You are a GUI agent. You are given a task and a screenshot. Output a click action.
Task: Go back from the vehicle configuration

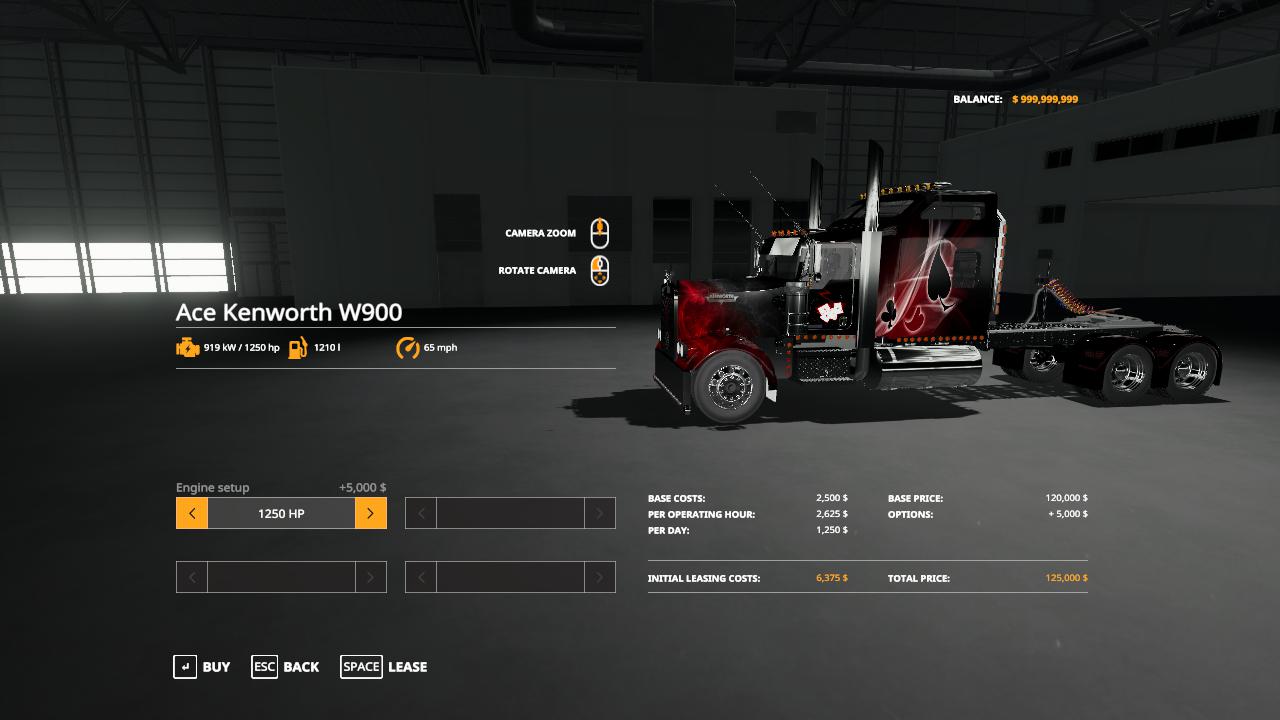(285, 667)
